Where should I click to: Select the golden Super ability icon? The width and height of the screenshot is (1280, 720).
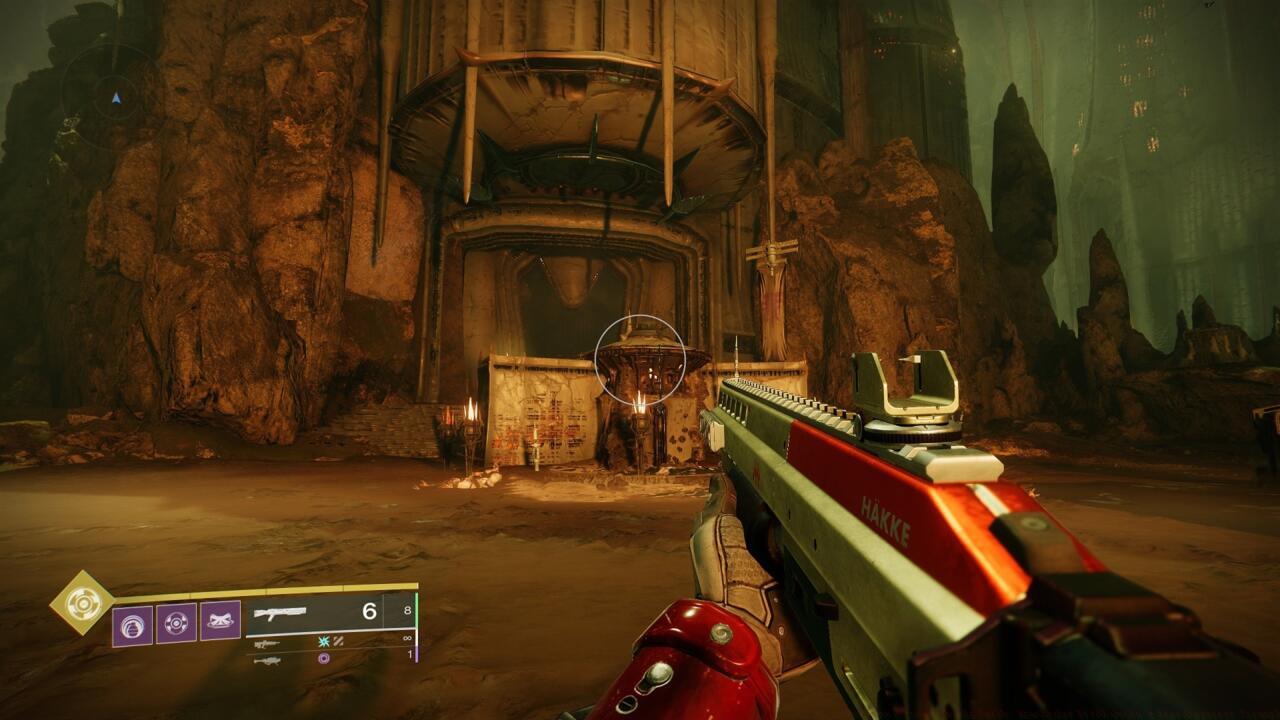[x=83, y=605]
